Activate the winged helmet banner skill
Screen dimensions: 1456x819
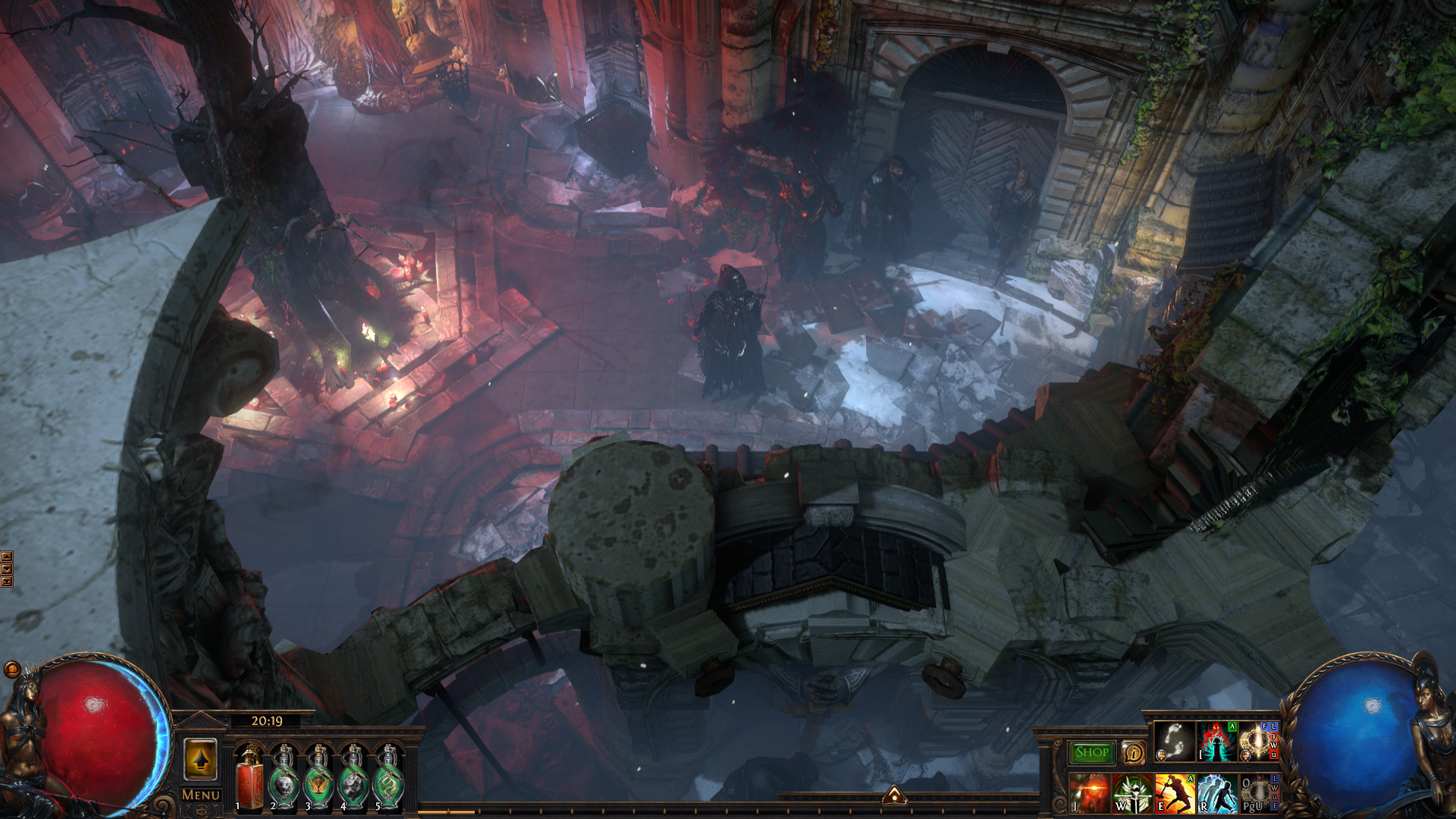click(x=1131, y=793)
